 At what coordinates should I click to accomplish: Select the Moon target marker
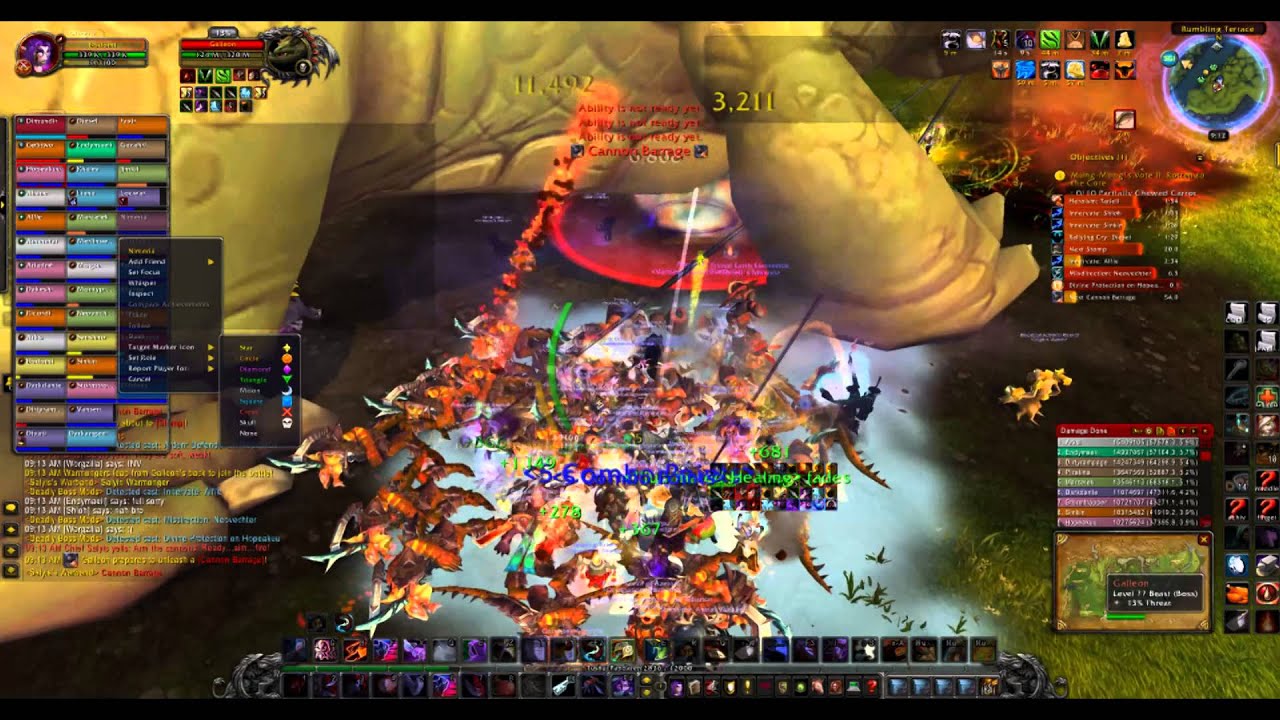tap(248, 390)
